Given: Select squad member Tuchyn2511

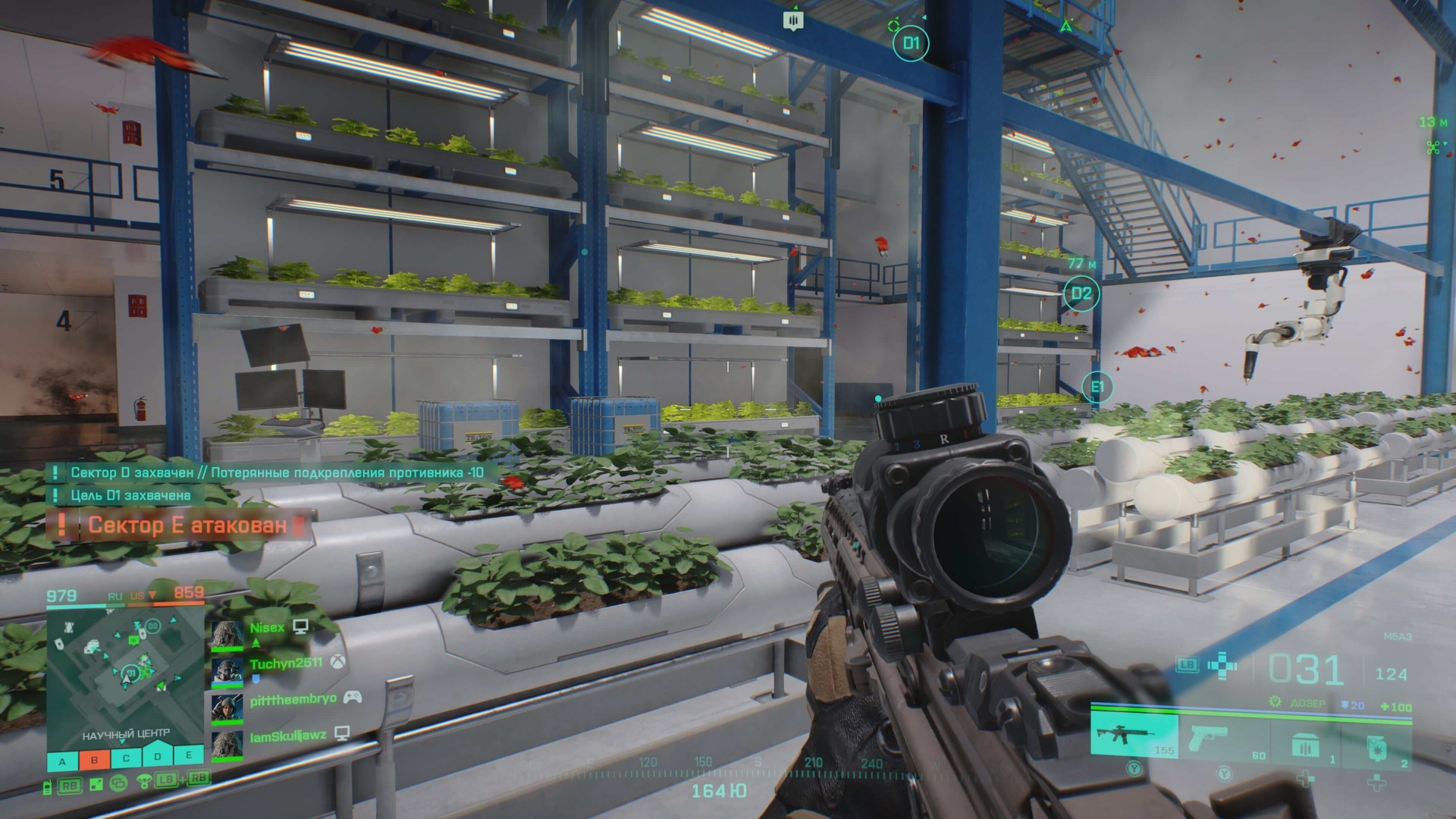Looking at the screenshot, I should point(286,664).
